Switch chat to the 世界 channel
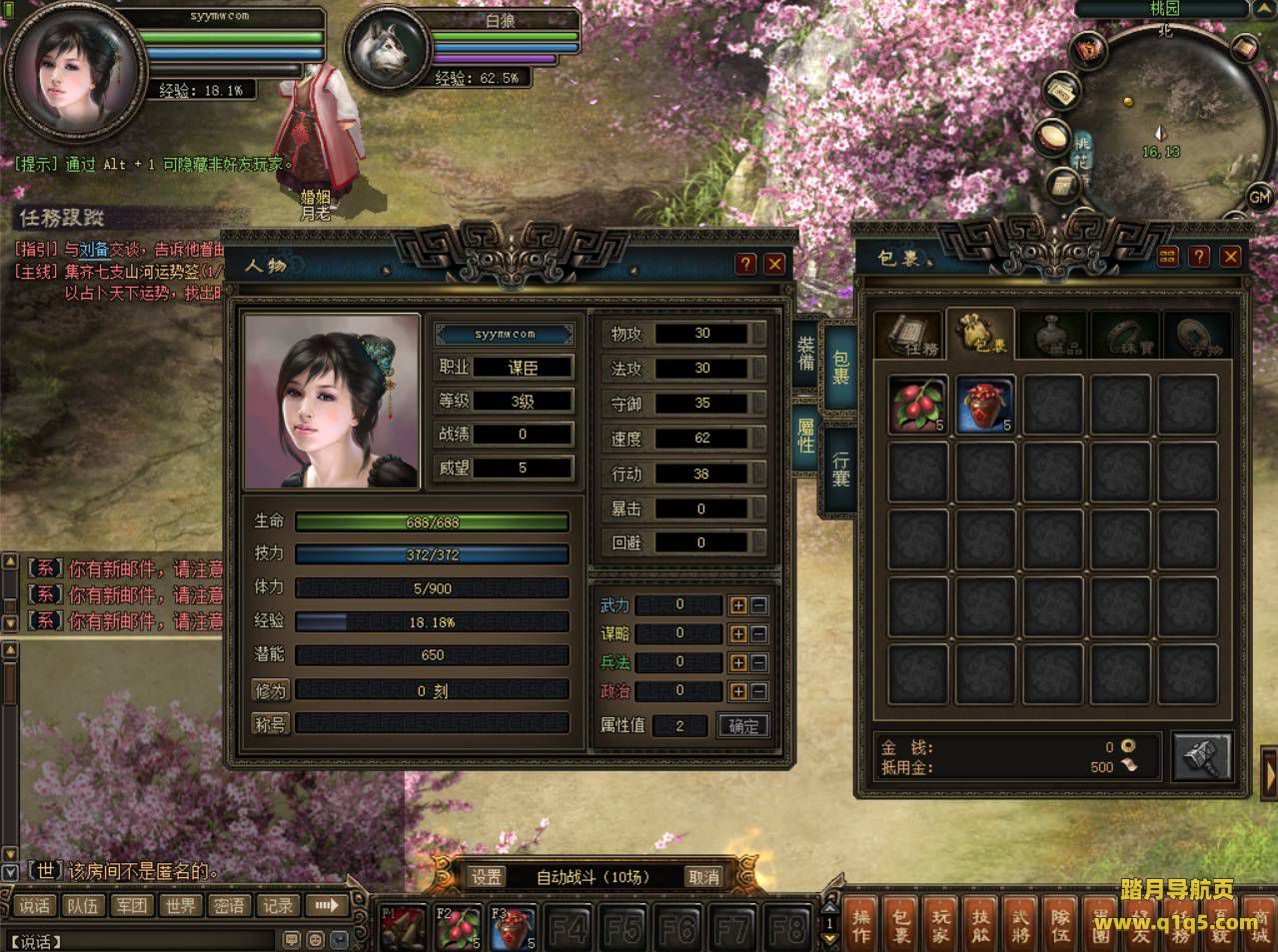 181,906
